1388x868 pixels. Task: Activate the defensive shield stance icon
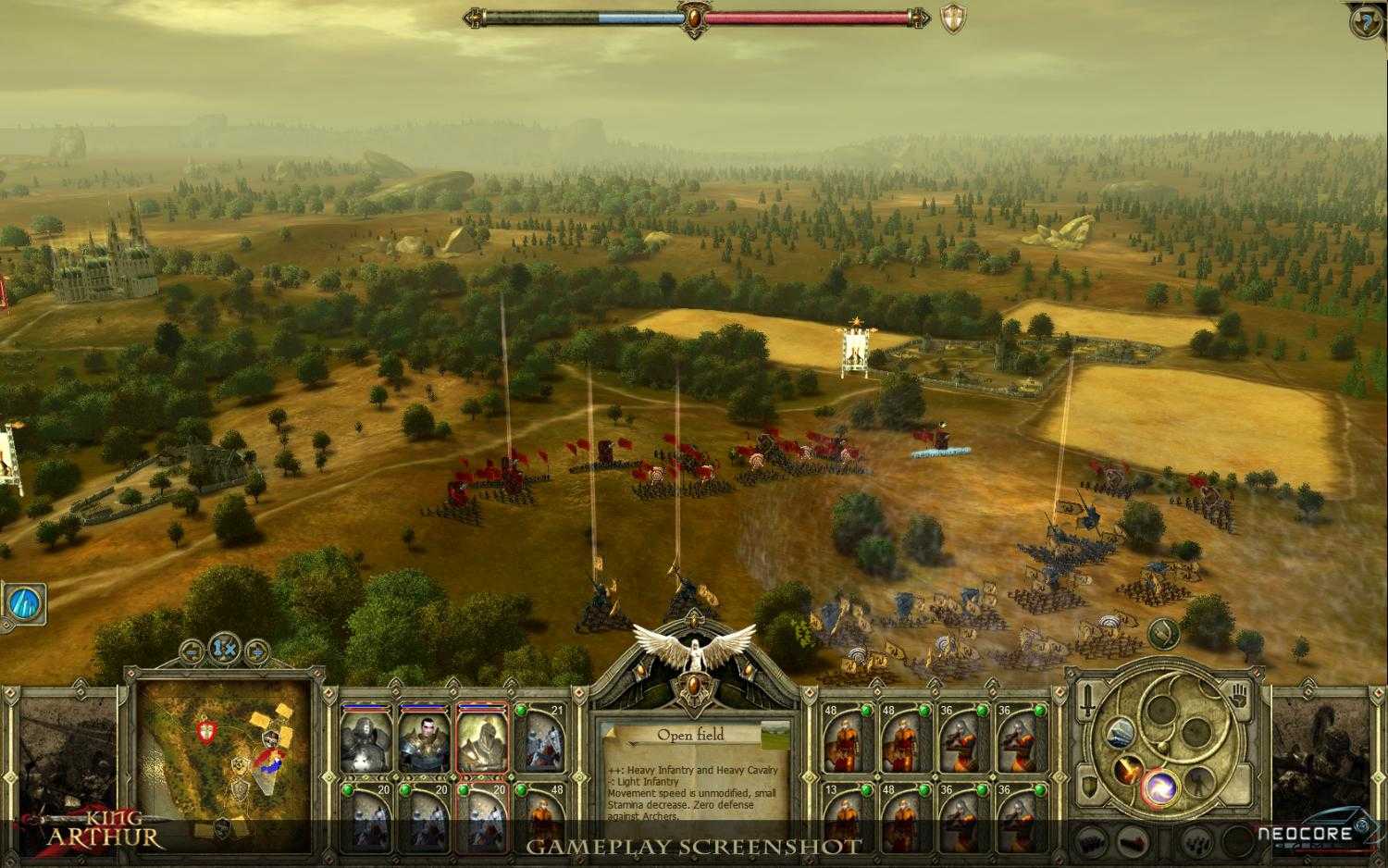1088,787
